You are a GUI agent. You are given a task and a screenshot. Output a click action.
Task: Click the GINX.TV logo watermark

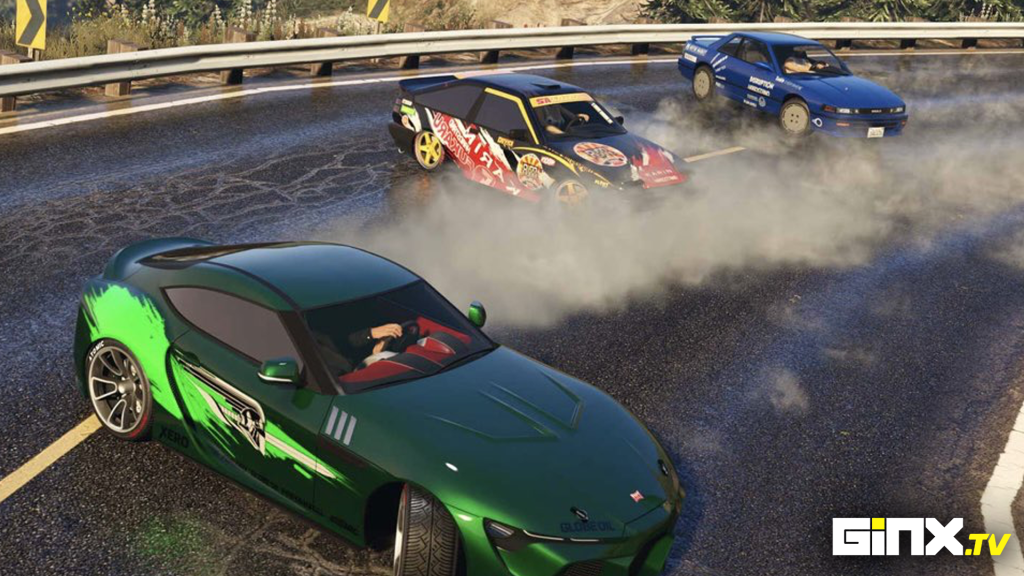point(920,537)
